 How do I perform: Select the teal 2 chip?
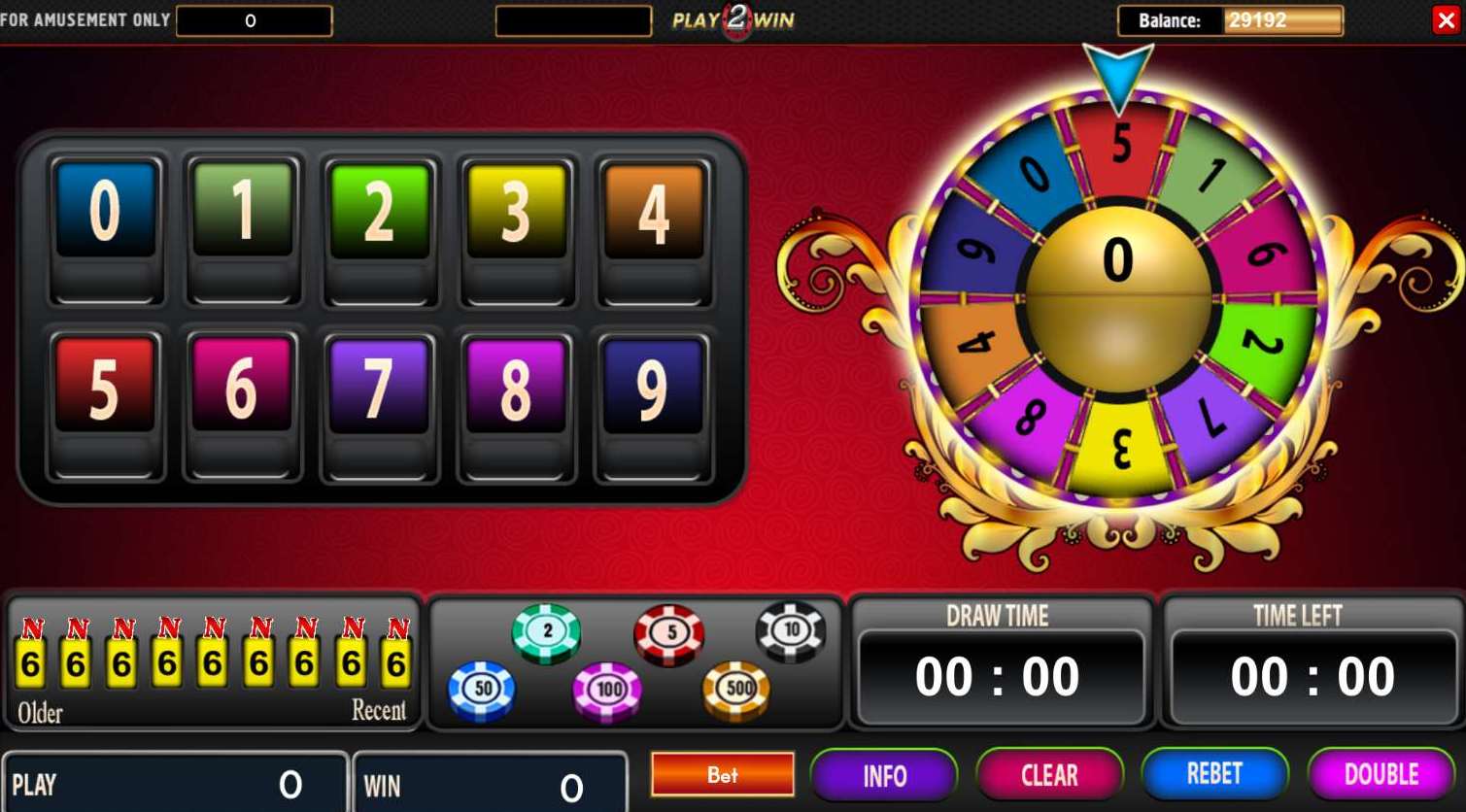547,632
